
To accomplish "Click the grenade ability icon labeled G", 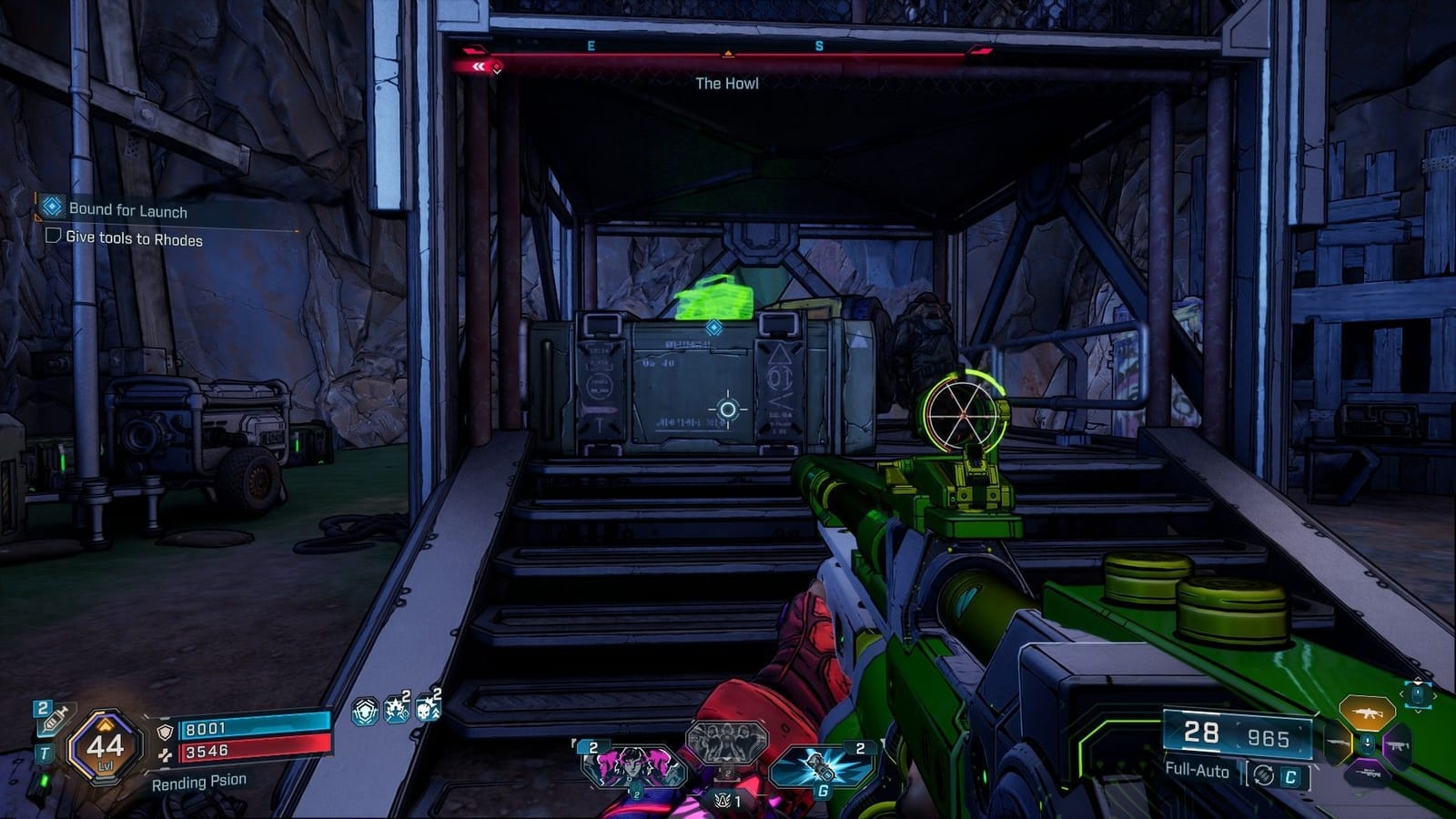I will click(x=819, y=767).
